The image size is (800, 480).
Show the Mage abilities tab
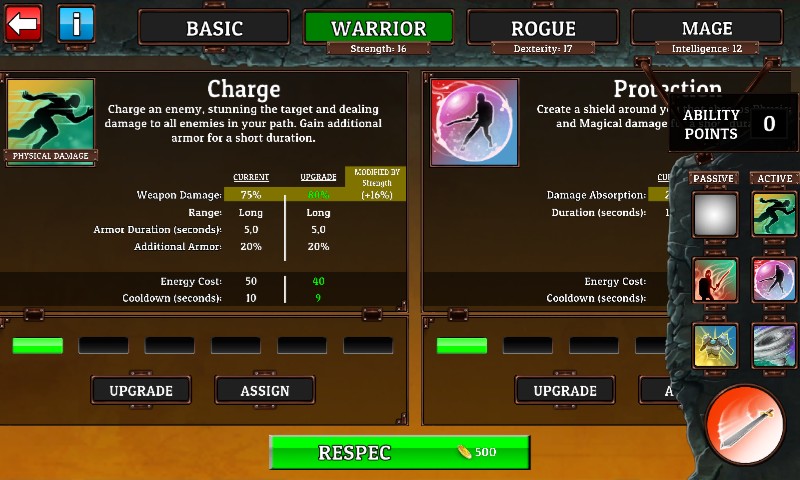pos(707,28)
